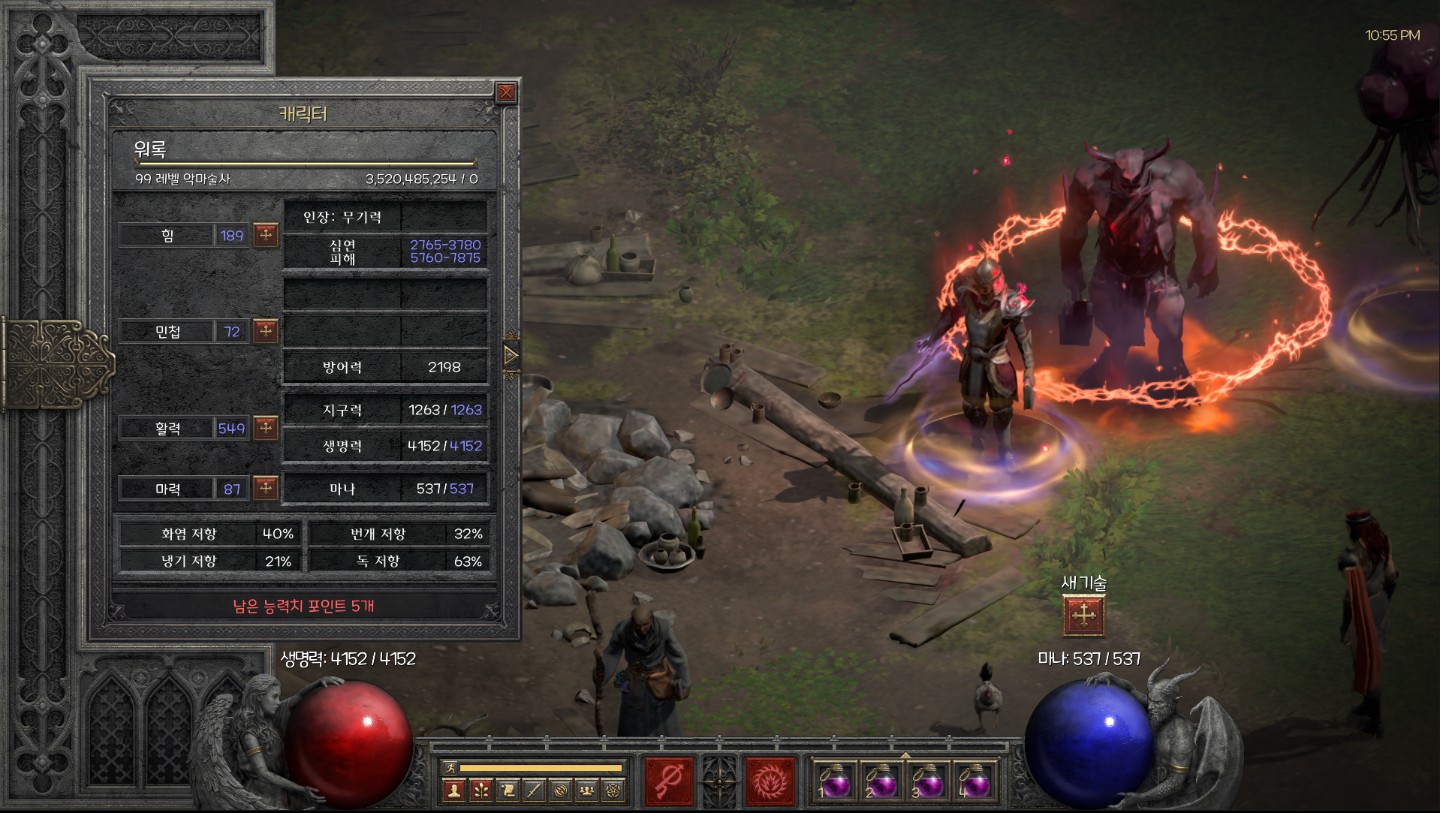Open the skill tree icon
The image size is (1440, 813).
(x=480, y=790)
